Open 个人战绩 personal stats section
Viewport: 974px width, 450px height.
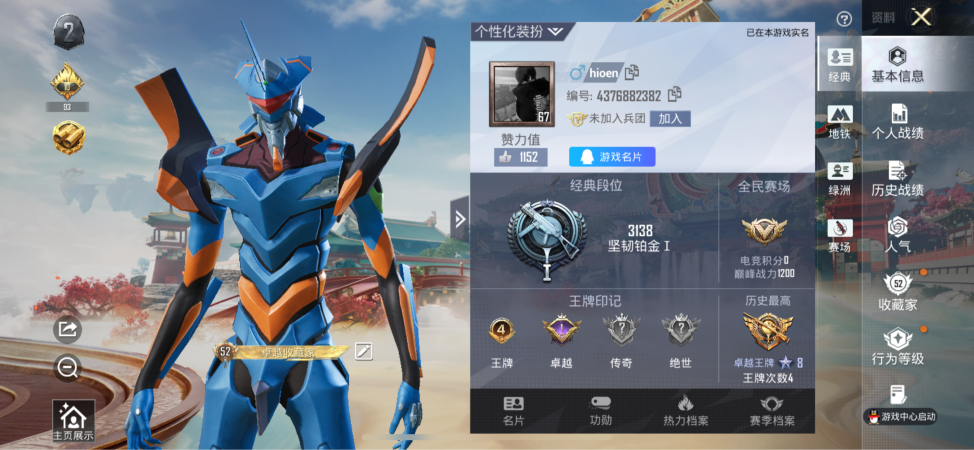pos(897,122)
